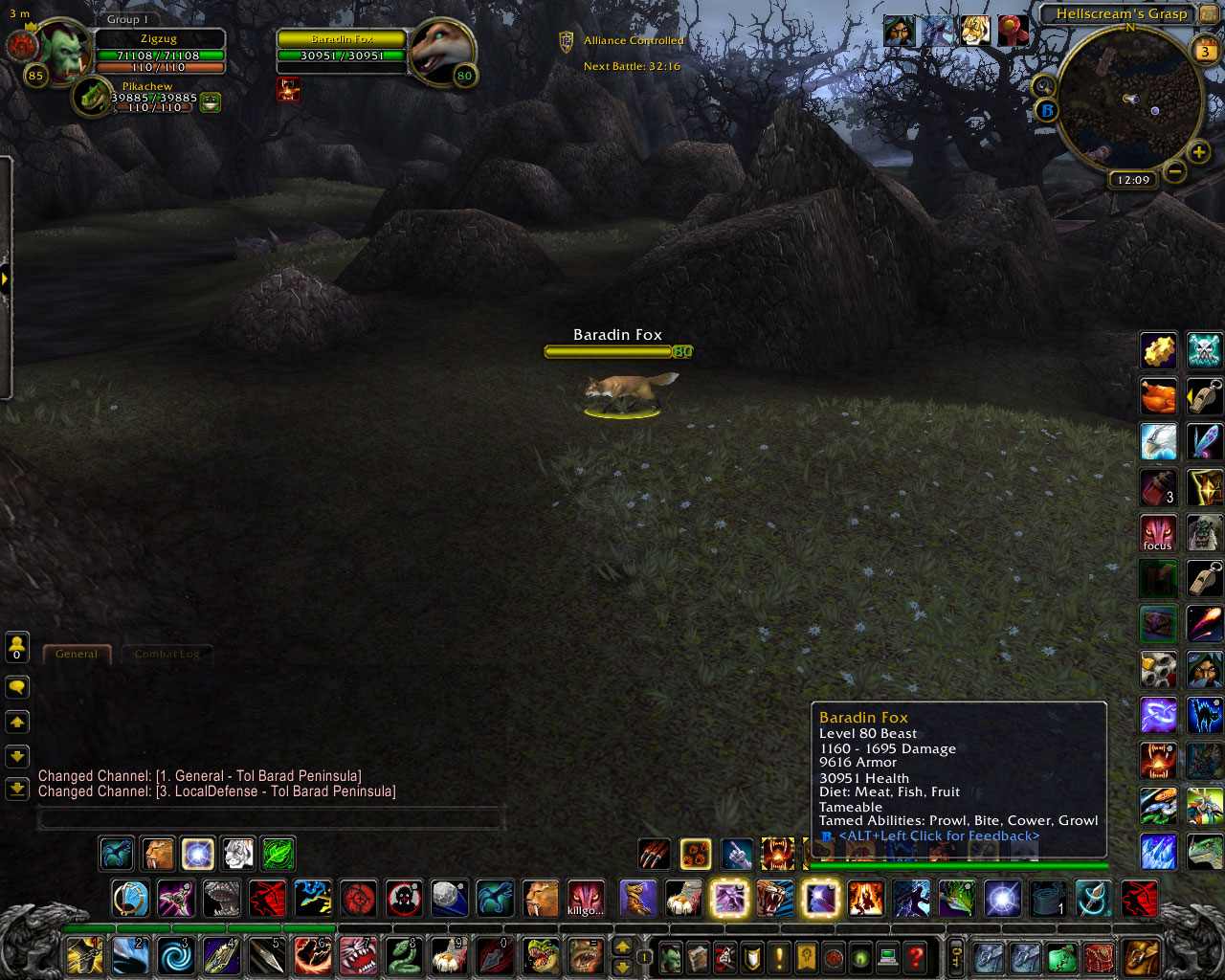This screenshot has width=1225, height=980.
Task: Click the red question mark help icon
Action: [915, 957]
